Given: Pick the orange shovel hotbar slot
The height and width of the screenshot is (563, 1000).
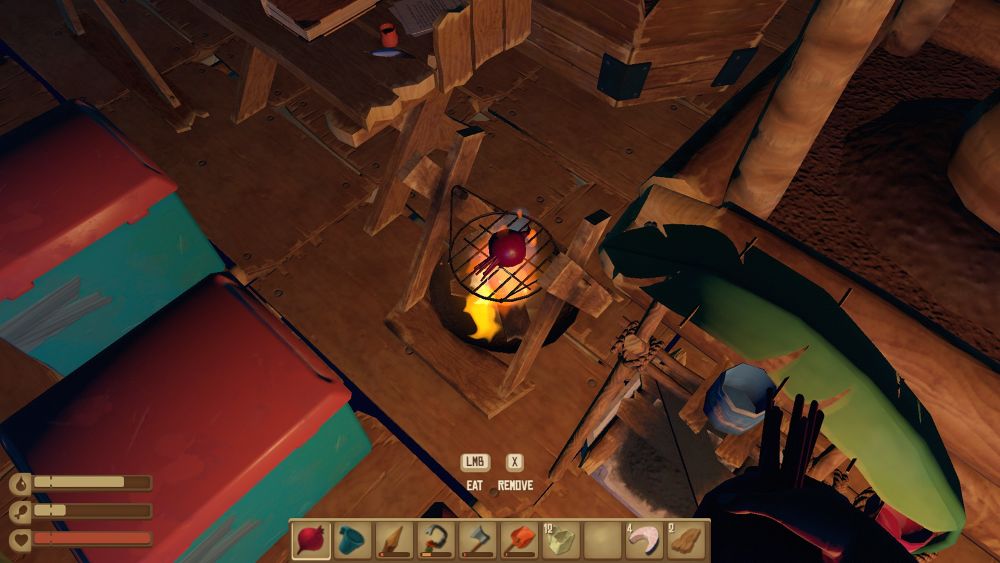Looking at the screenshot, I should (519, 541).
